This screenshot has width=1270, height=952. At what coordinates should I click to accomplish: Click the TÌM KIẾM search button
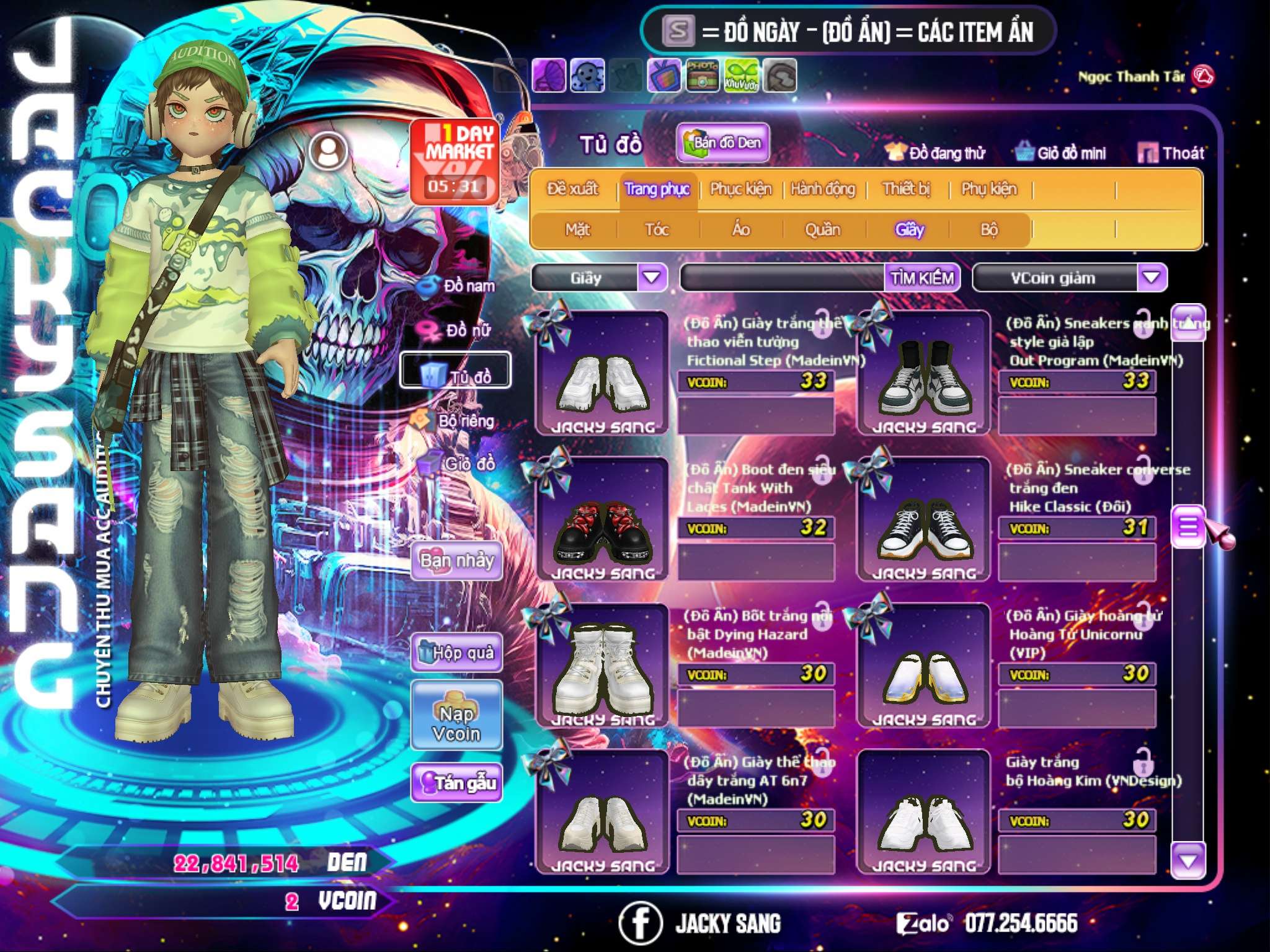[x=922, y=278]
